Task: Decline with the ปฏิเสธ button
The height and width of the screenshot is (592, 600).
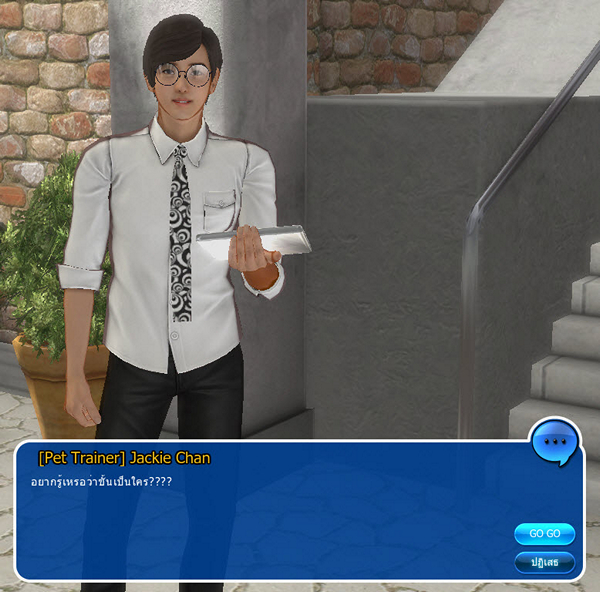Action: [x=544, y=562]
